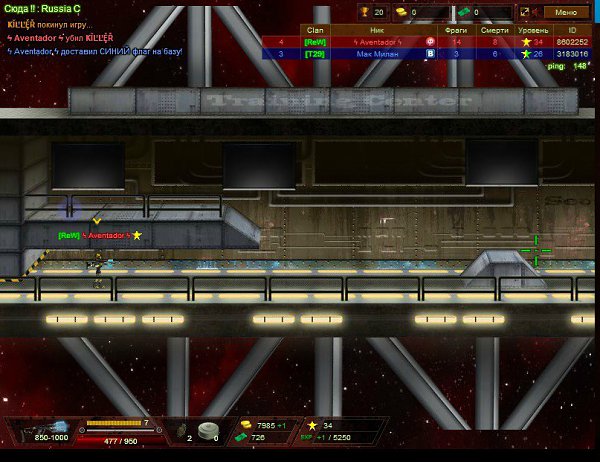Open the Меню button
Screen dimensions: 600x462
point(565,12)
